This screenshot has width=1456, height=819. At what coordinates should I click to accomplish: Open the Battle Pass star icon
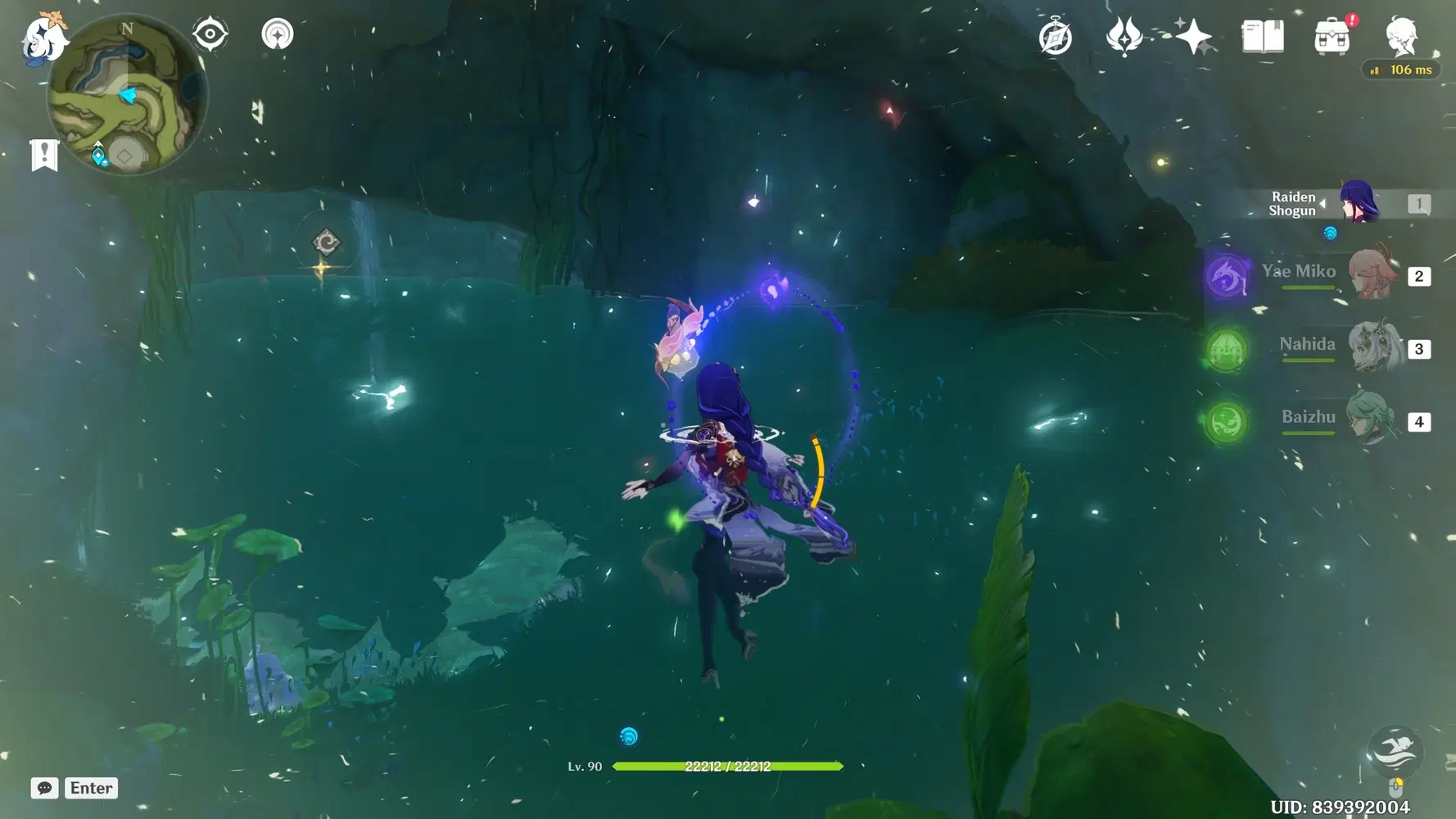click(x=1194, y=34)
